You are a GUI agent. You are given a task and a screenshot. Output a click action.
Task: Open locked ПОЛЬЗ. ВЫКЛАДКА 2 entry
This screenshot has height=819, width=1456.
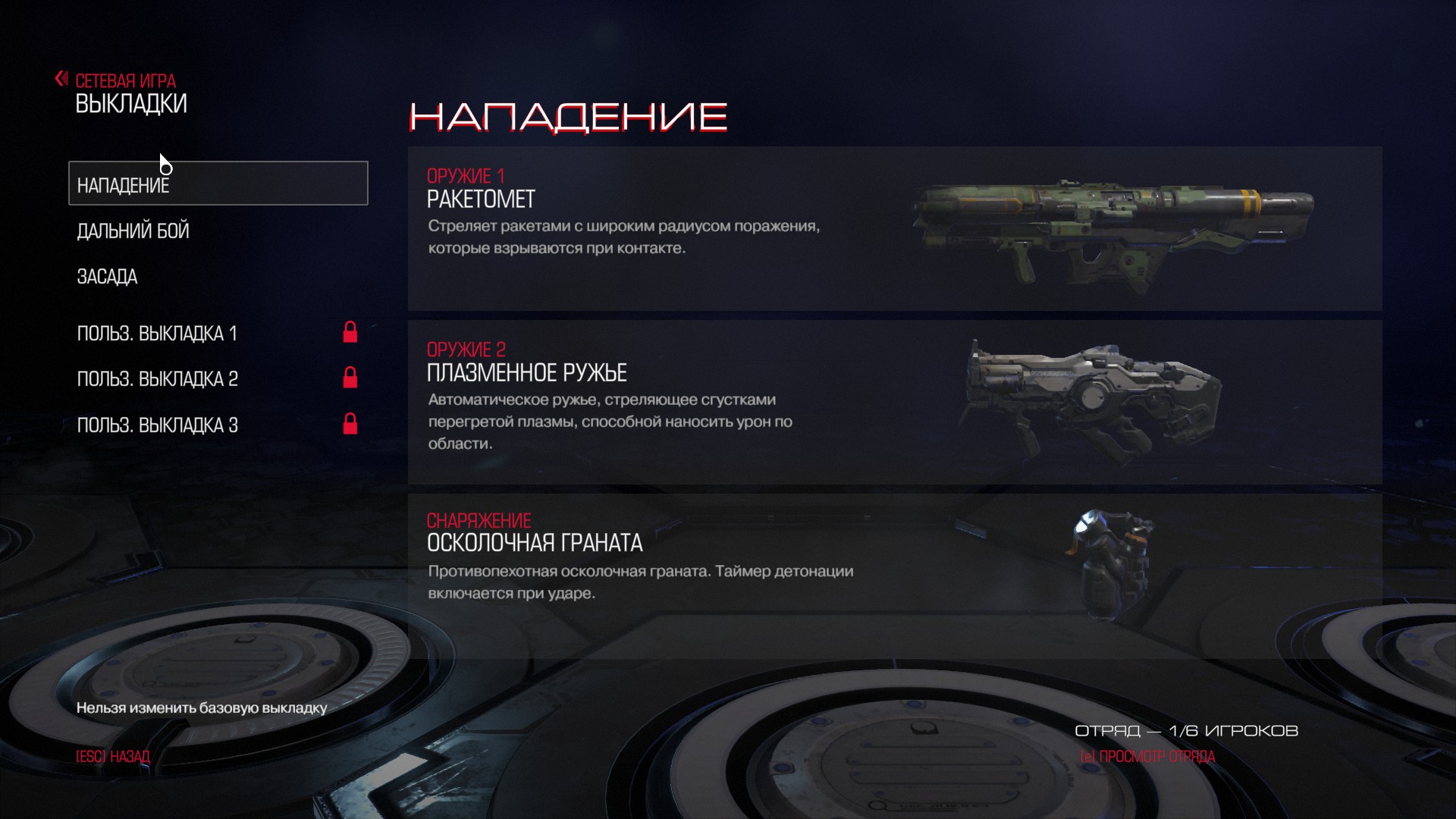coord(158,379)
